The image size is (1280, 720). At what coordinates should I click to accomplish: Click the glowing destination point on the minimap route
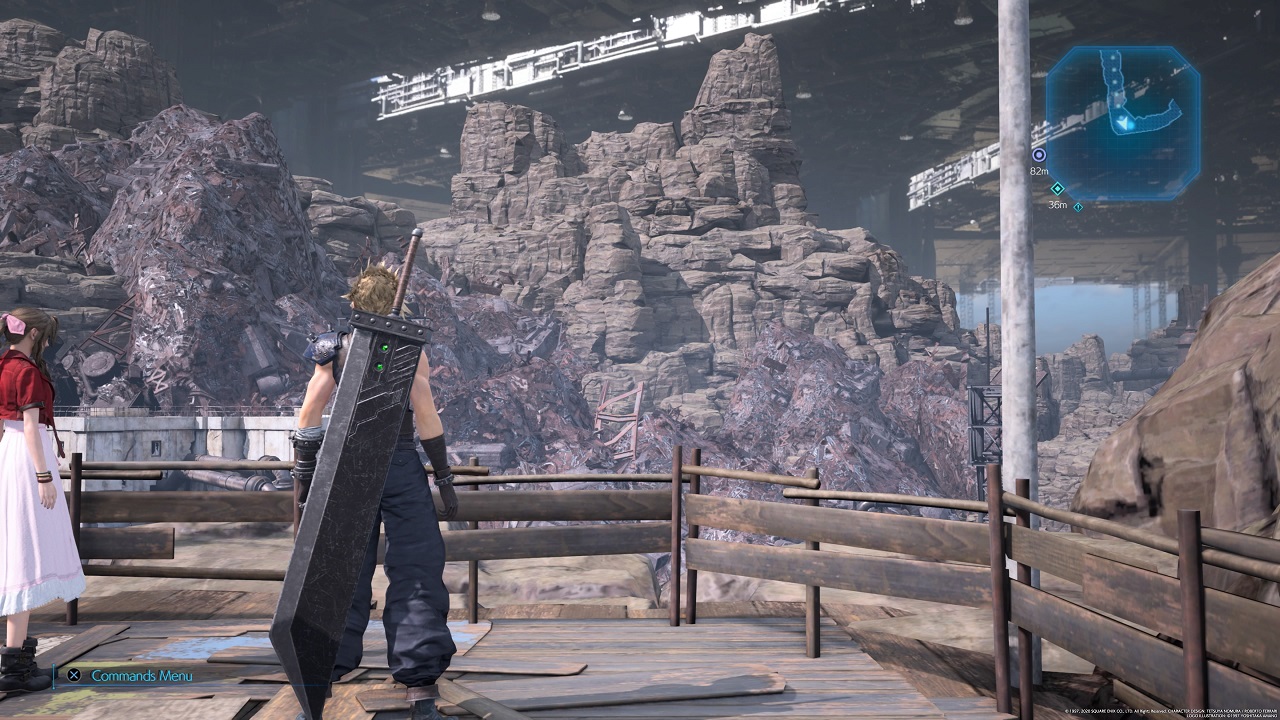(x=1129, y=125)
